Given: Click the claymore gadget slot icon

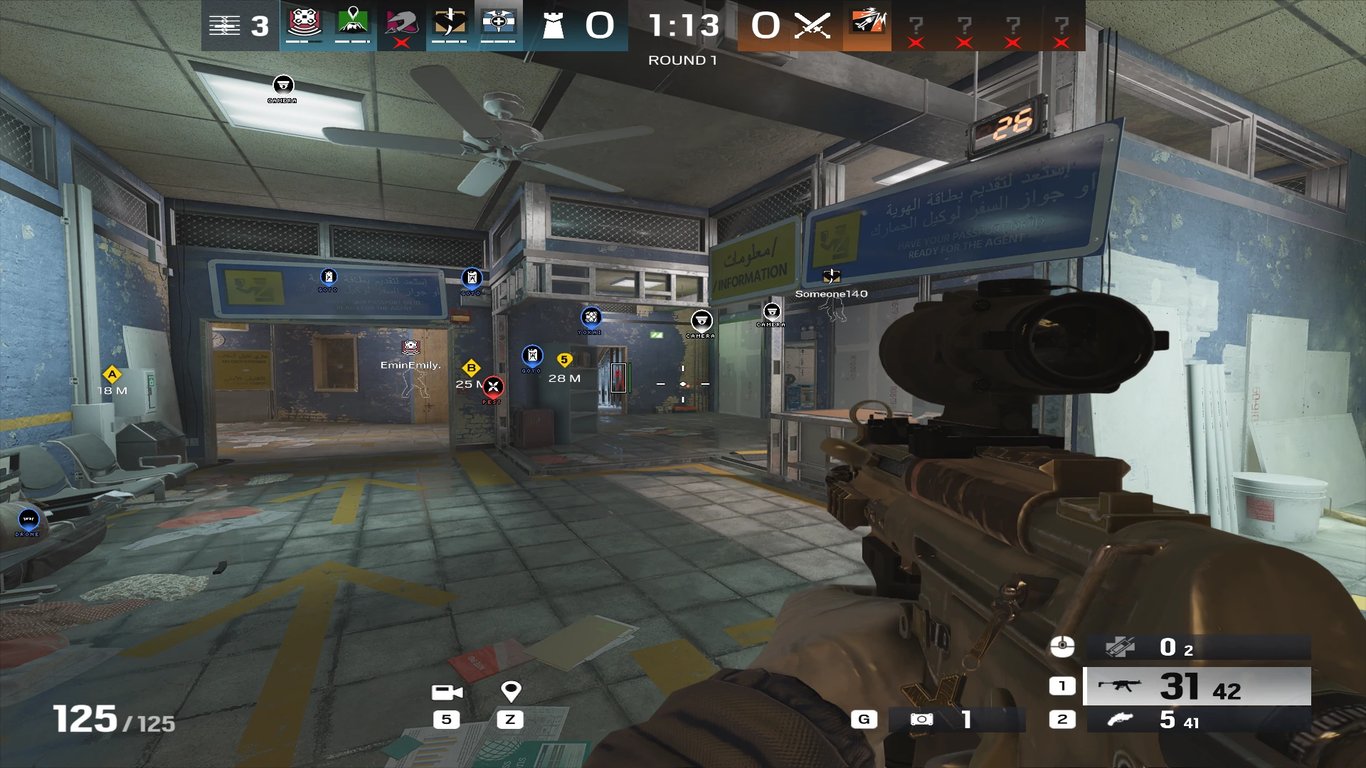Looking at the screenshot, I should point(1119,648).
